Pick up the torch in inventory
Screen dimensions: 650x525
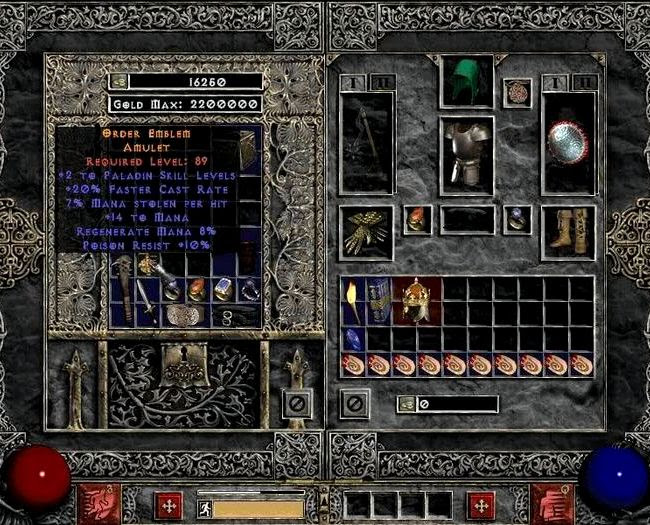click(x=353, y=300)
